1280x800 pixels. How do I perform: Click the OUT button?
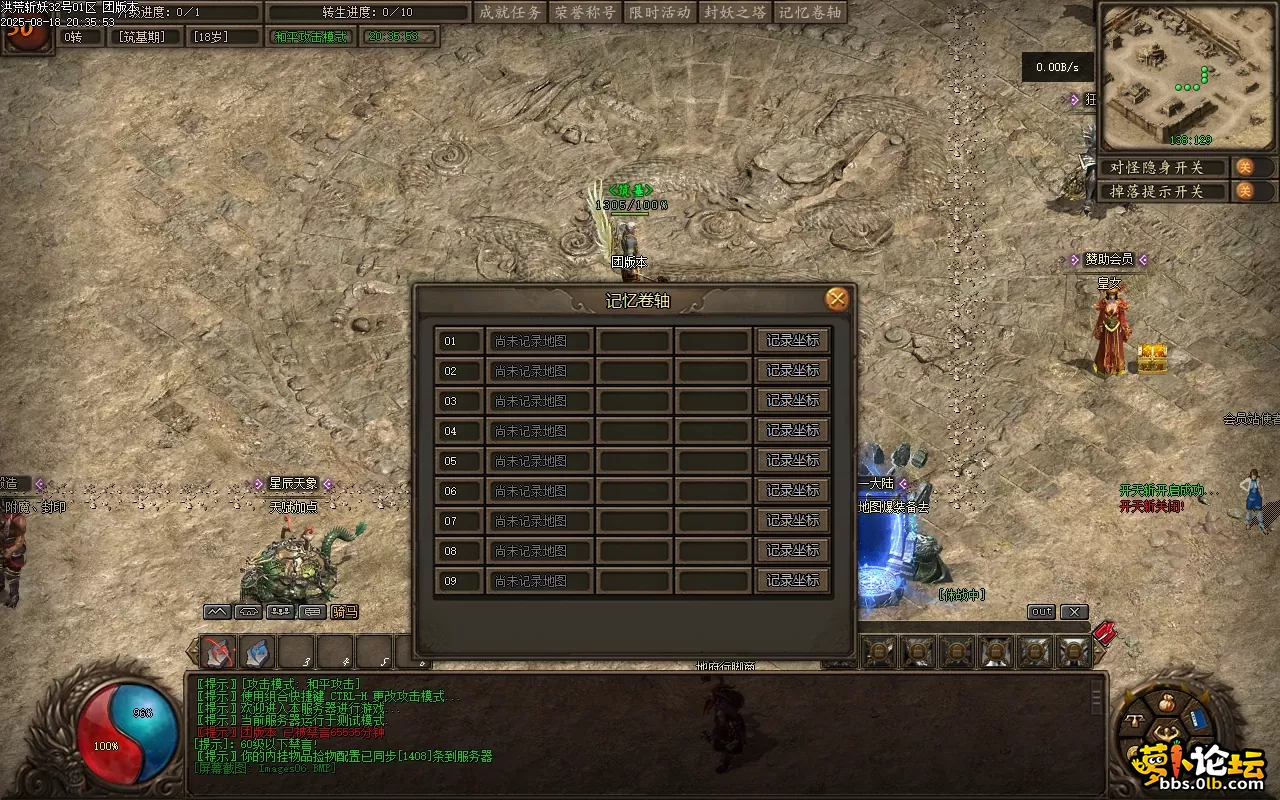tap(1041, 612)
